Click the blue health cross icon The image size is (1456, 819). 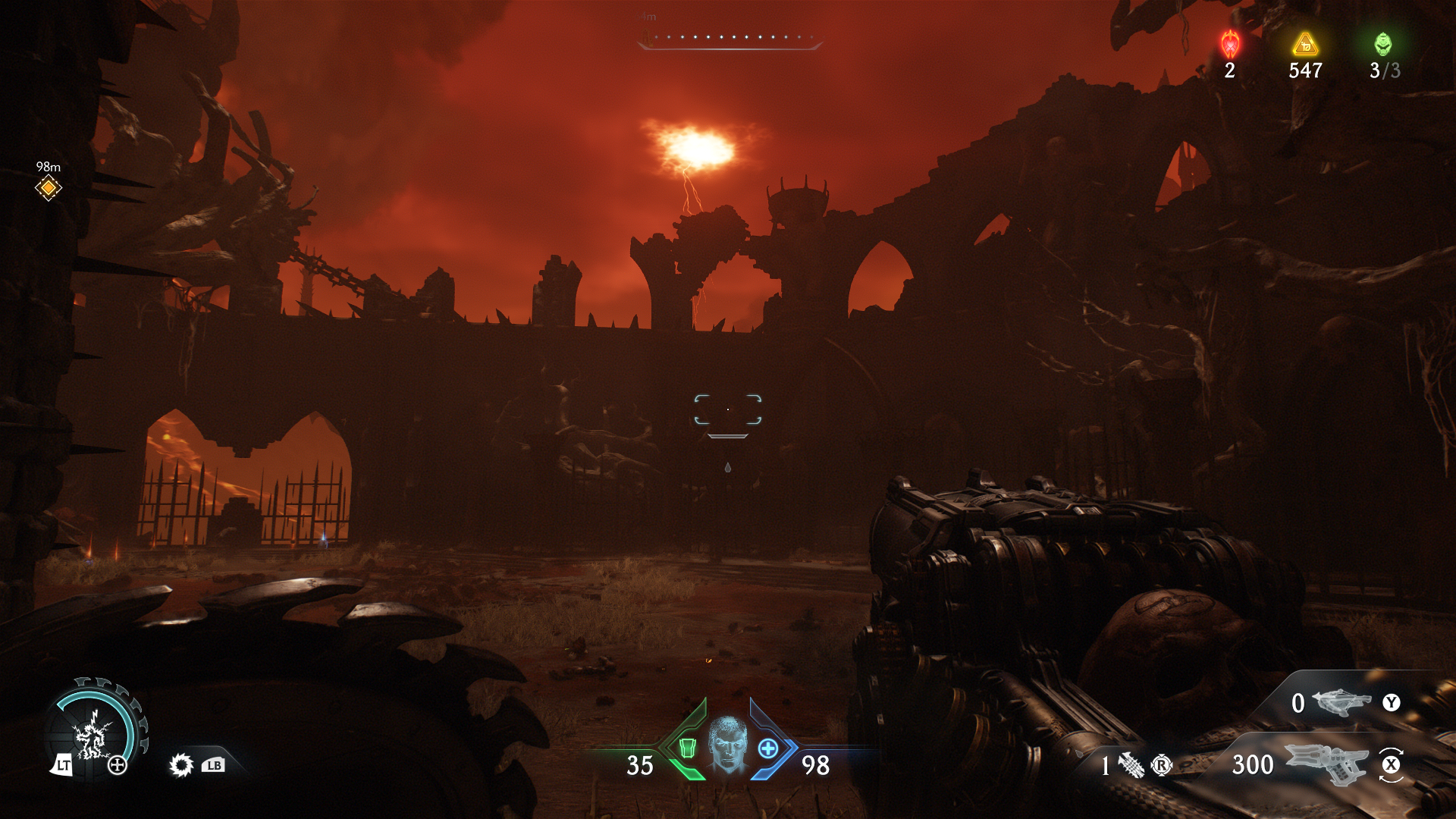(x=768, y=748)
